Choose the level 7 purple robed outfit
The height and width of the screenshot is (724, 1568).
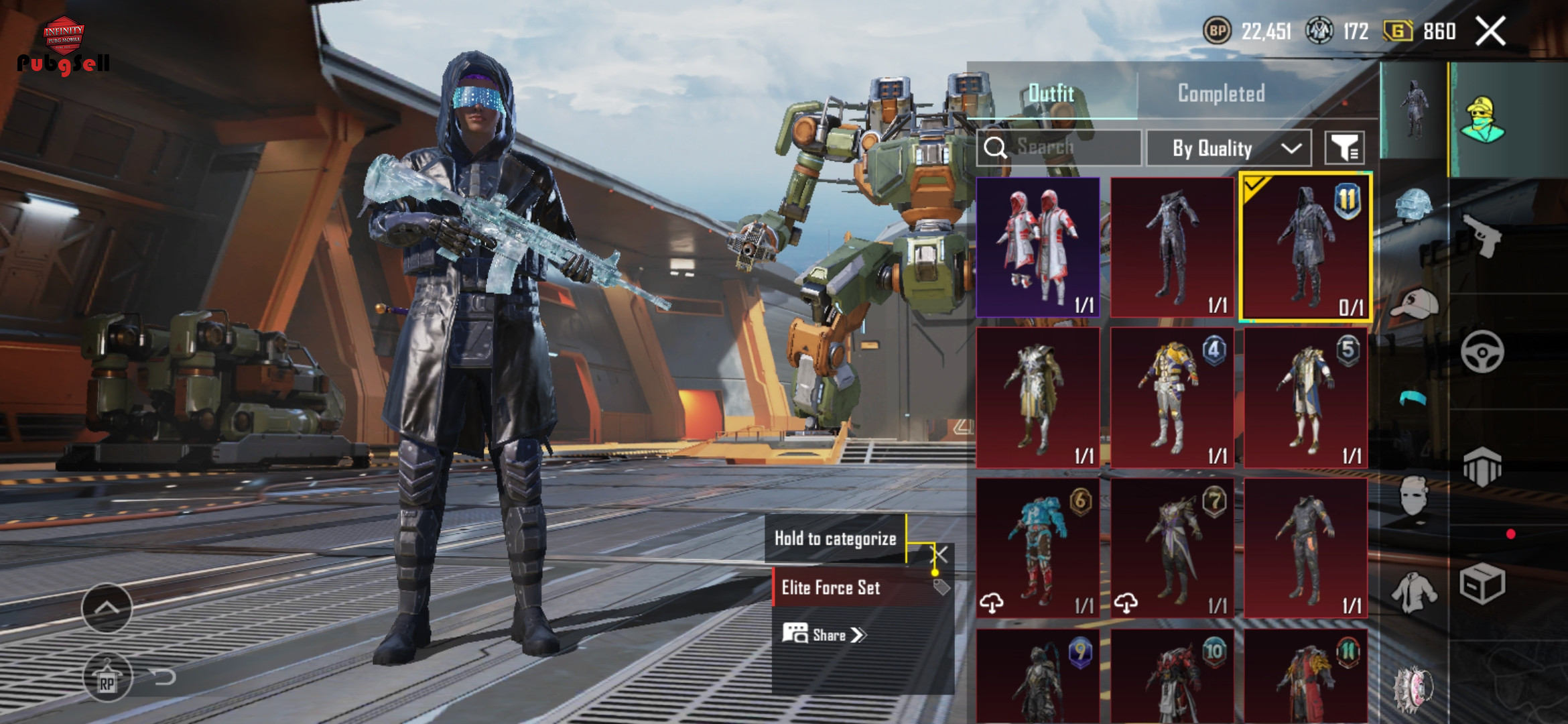[x=1172, y=547]
